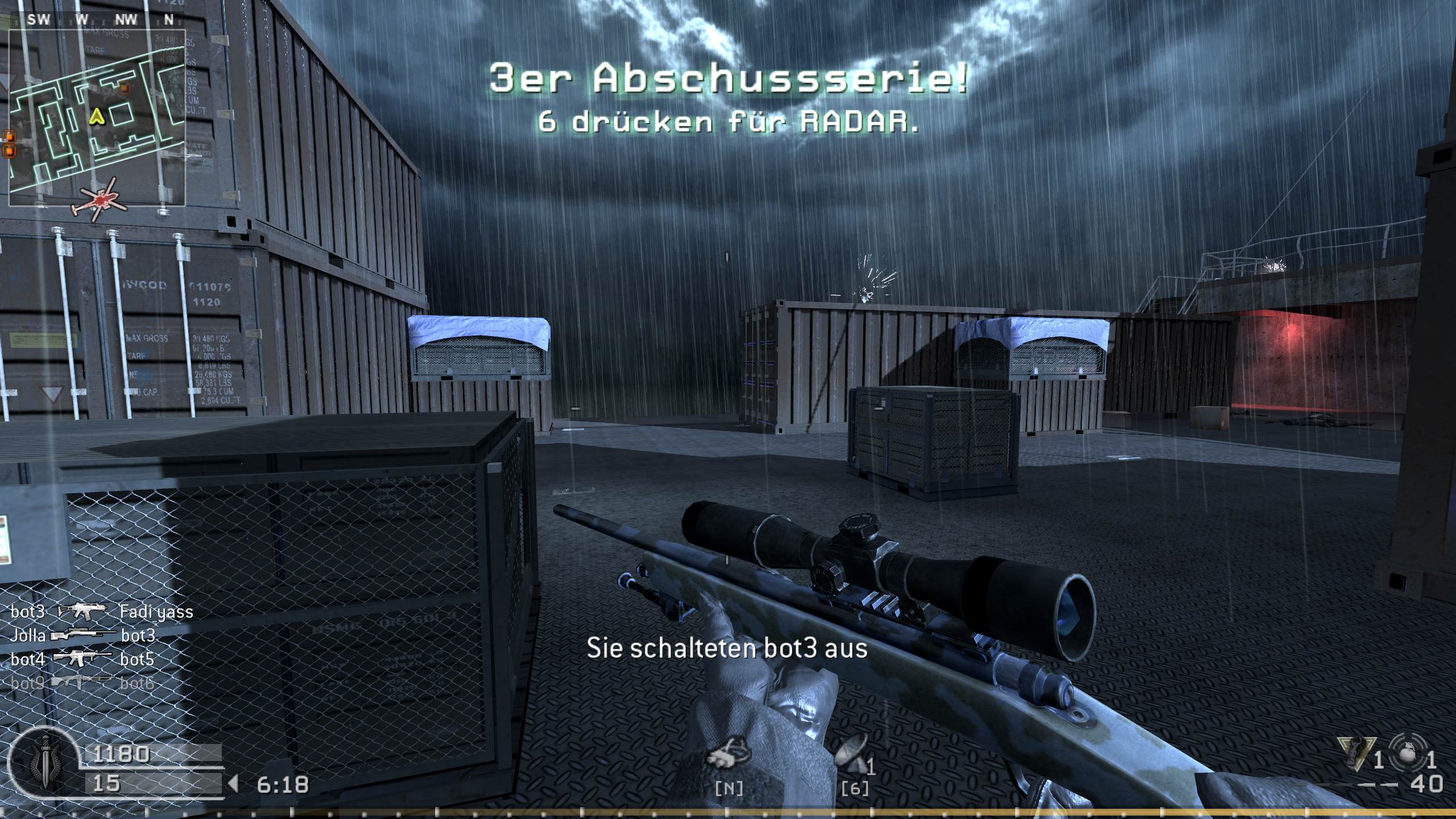The width and height of the screenshot is (1456, 819).
Task: Click the sniper rifle icon in Jolla's killfeed entry
Action: point(82,634)
